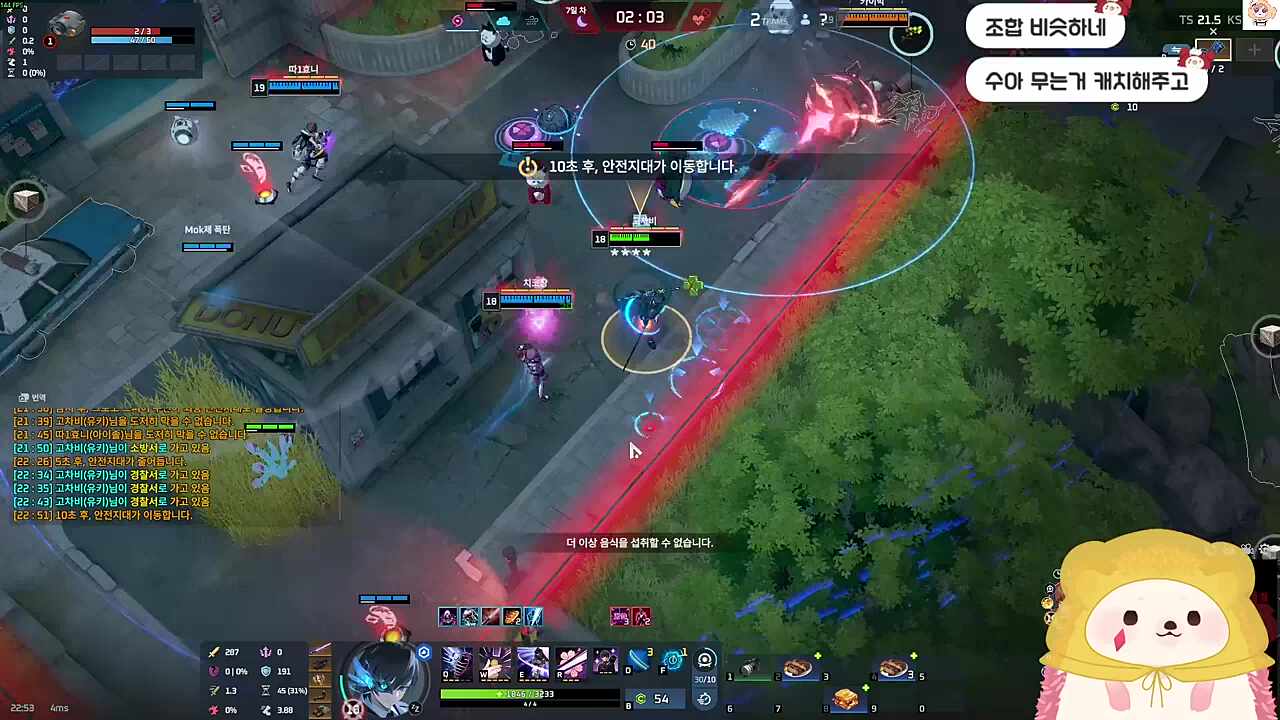Screen dimensions: 1280x720
Task: Trigger the F active item icon
Action: coord(673,660)
